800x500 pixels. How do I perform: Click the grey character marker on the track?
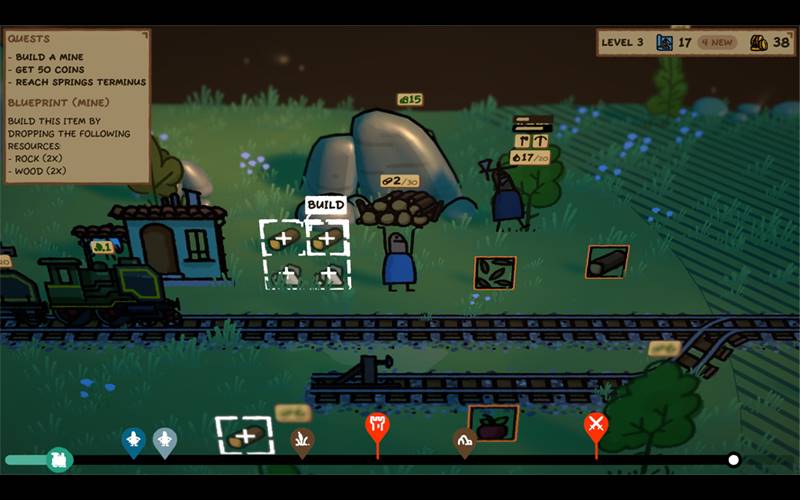(x=165, y=440)
